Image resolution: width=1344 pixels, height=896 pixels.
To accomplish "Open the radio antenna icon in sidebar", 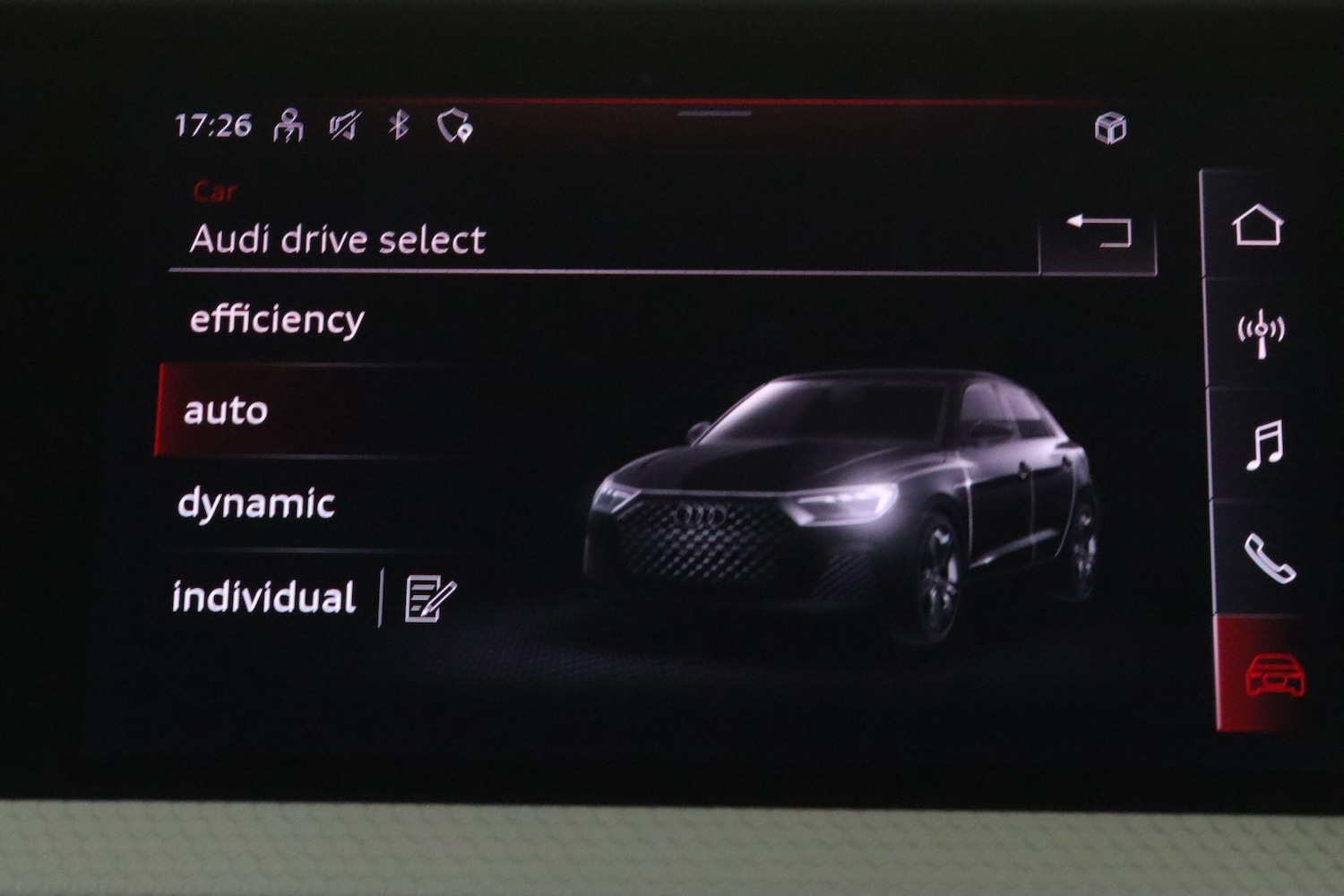I will click(1262, 333).
